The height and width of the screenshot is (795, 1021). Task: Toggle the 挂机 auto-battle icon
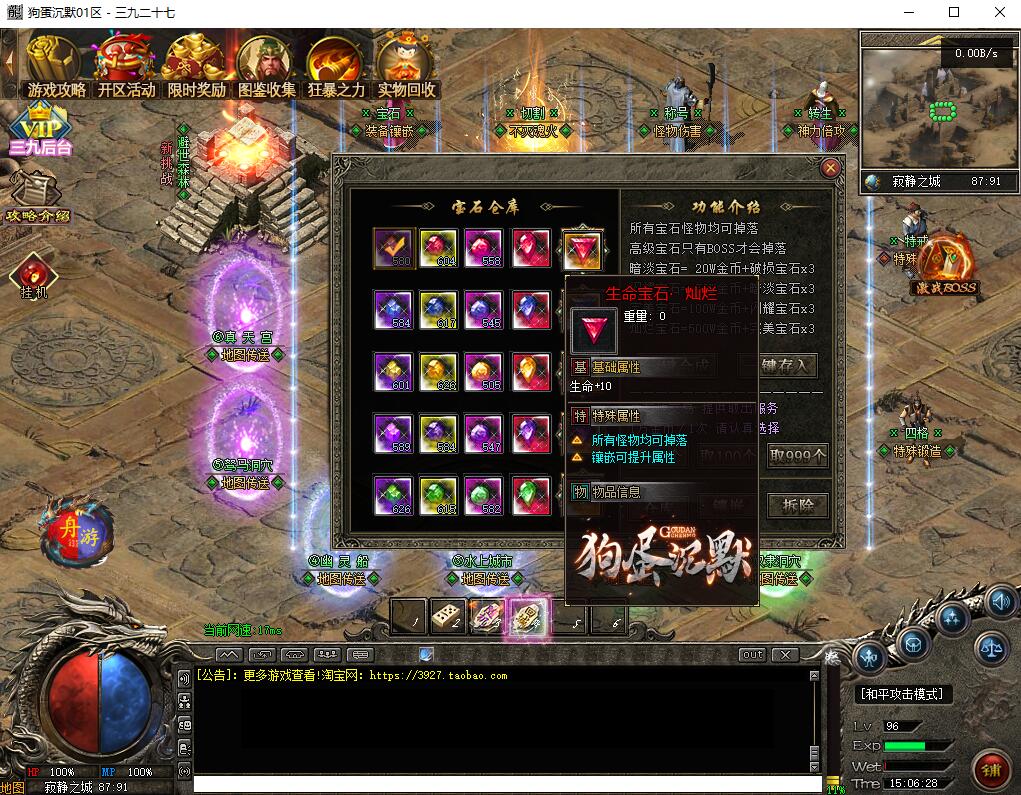tap(34, 277)
